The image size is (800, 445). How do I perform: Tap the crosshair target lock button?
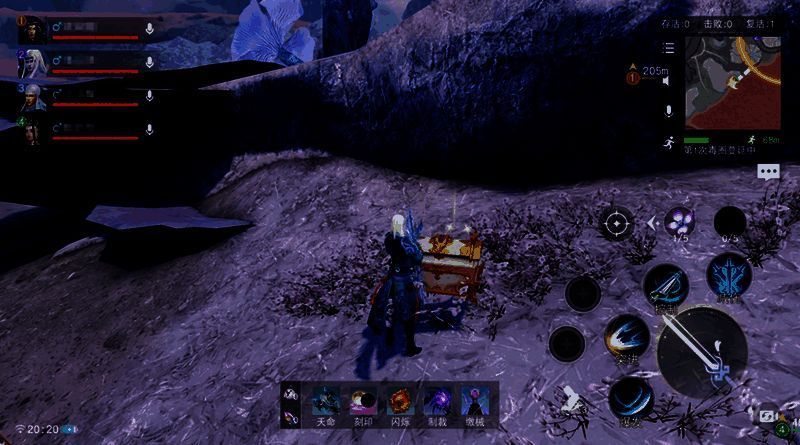[616, 222]
